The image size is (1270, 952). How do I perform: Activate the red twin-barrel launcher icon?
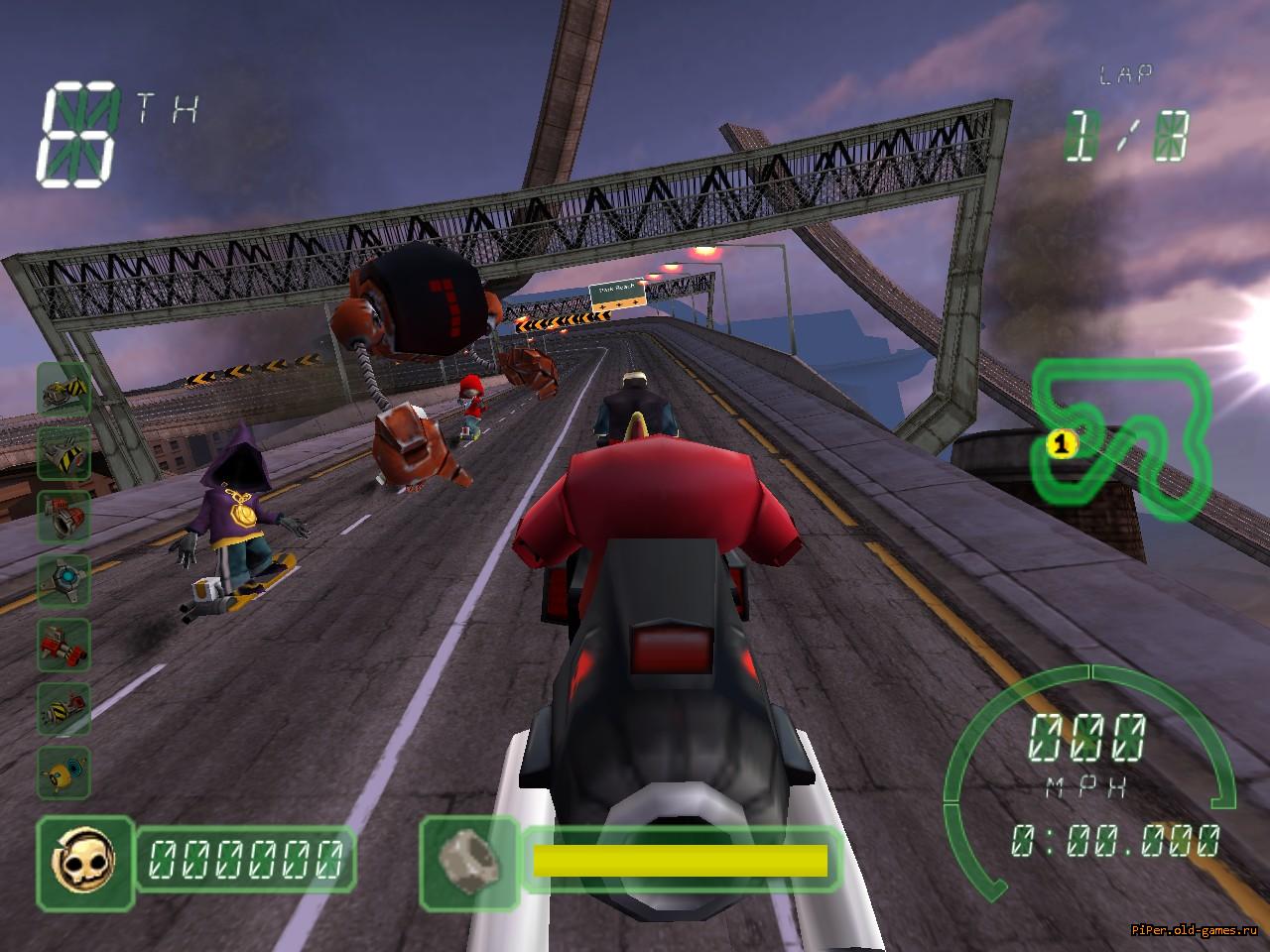point(64,645)
